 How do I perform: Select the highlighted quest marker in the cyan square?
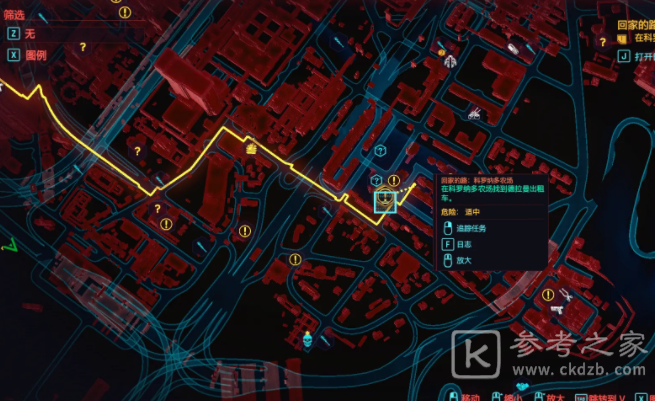coord(386,201)
